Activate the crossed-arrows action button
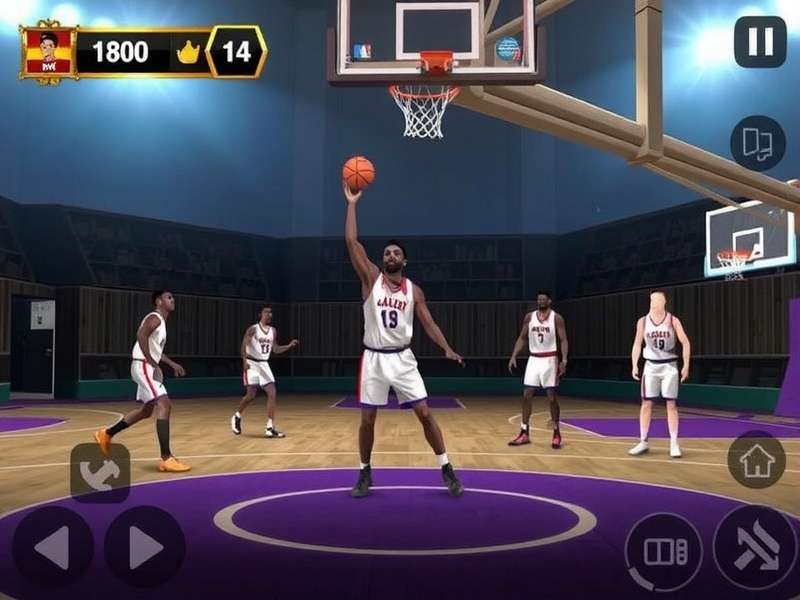 point(755,547)
